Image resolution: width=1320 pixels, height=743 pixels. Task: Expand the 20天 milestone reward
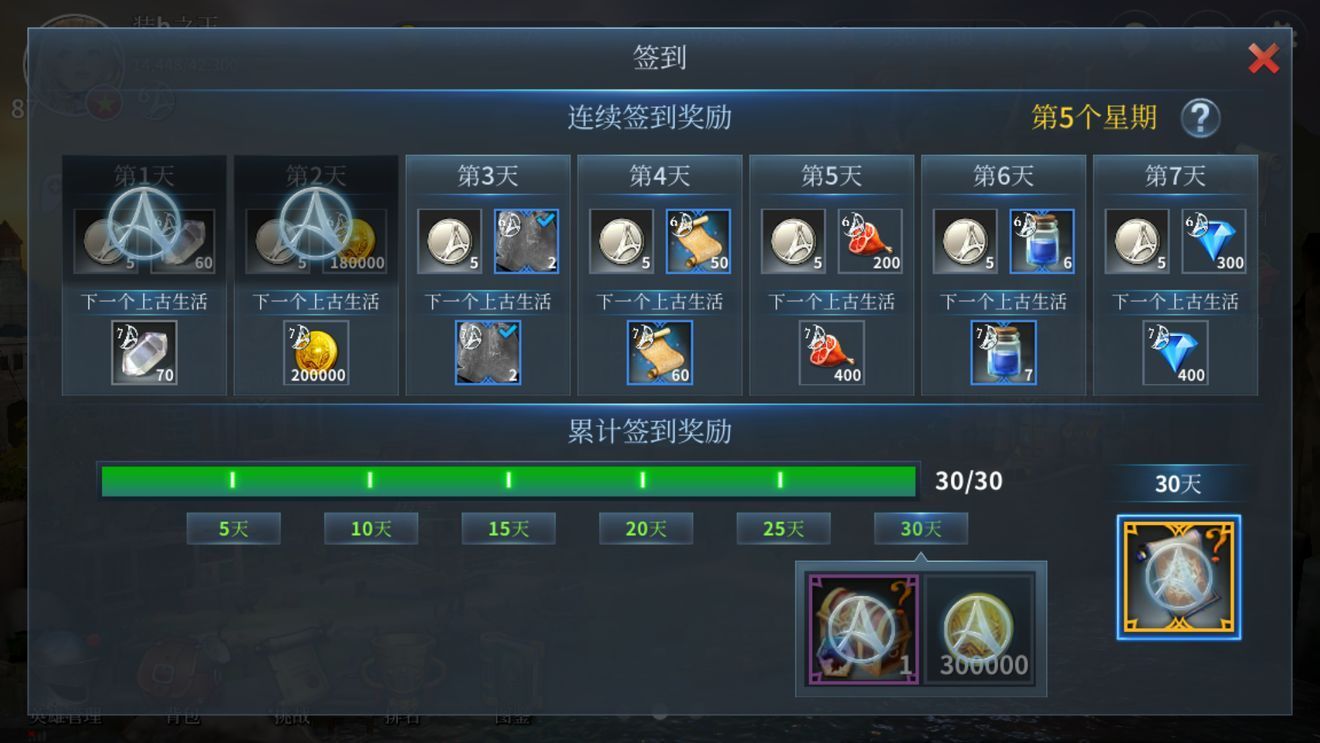pos(645,528)
